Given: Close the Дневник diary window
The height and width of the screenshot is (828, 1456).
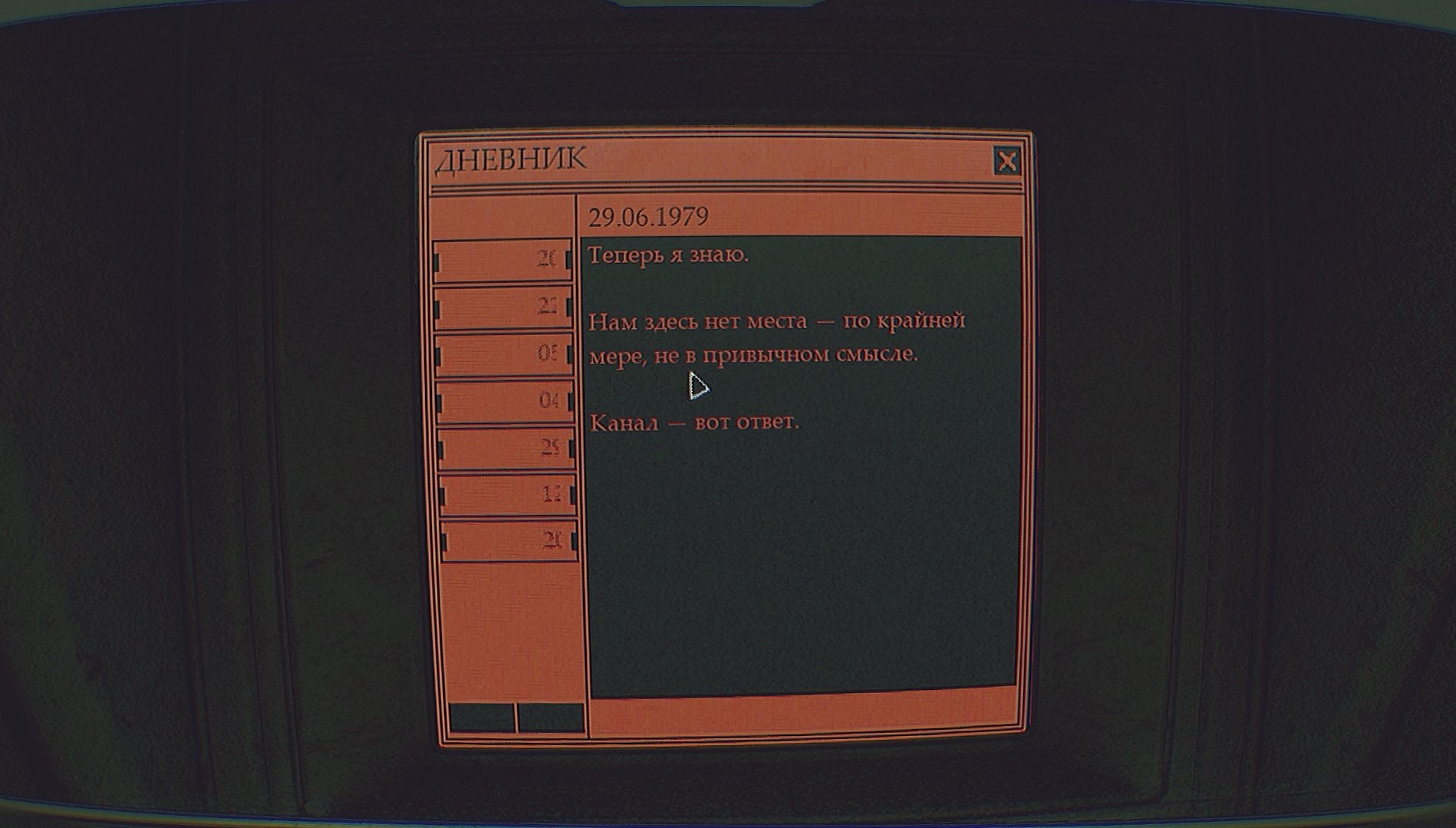Looking at the screenshot, I should tap(1006, 162).
